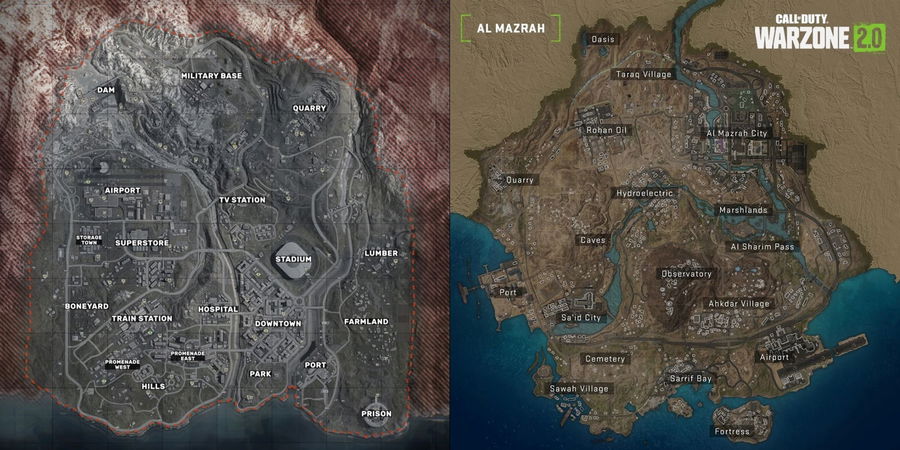This screenshot has height=450, width=900.
Task: Select the Oasis map label
Action: (604, 40)
